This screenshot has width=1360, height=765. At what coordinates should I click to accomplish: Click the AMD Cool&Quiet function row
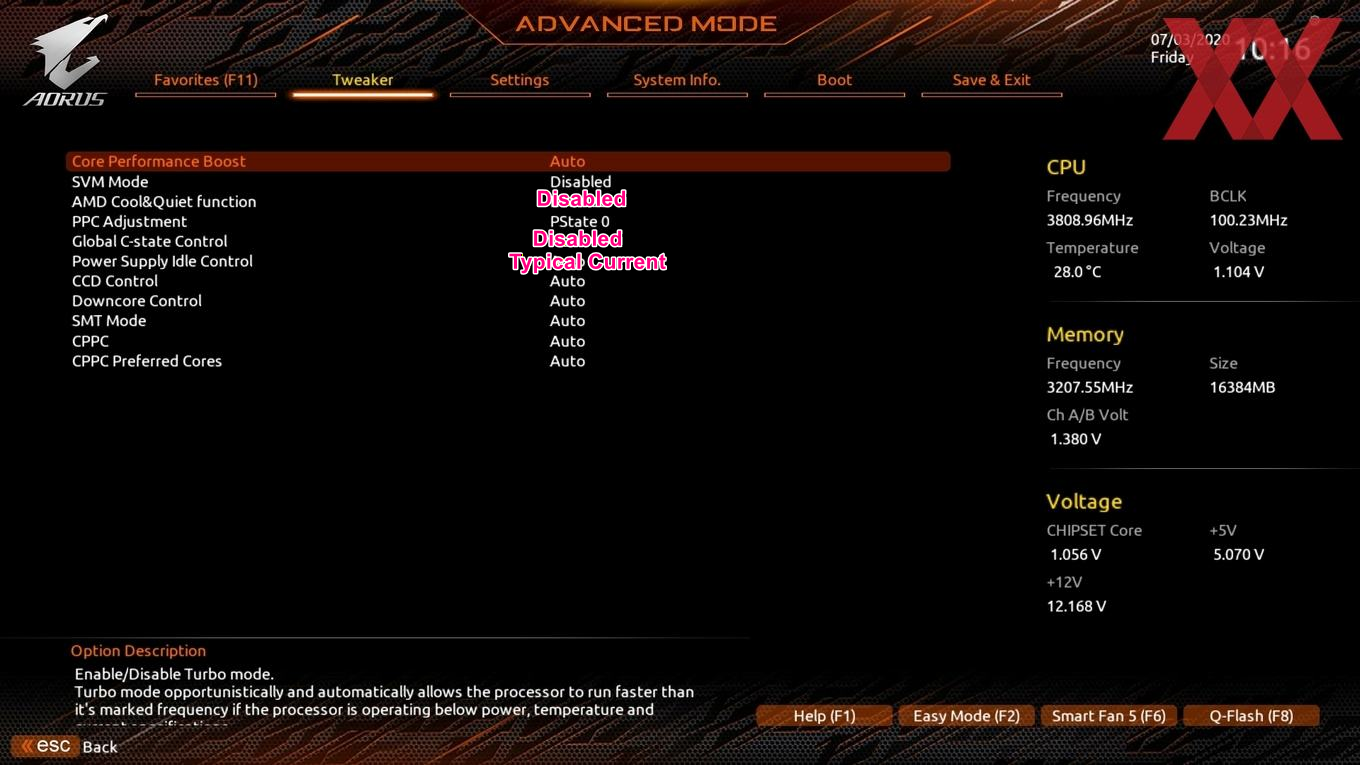(x=164, y=201)
